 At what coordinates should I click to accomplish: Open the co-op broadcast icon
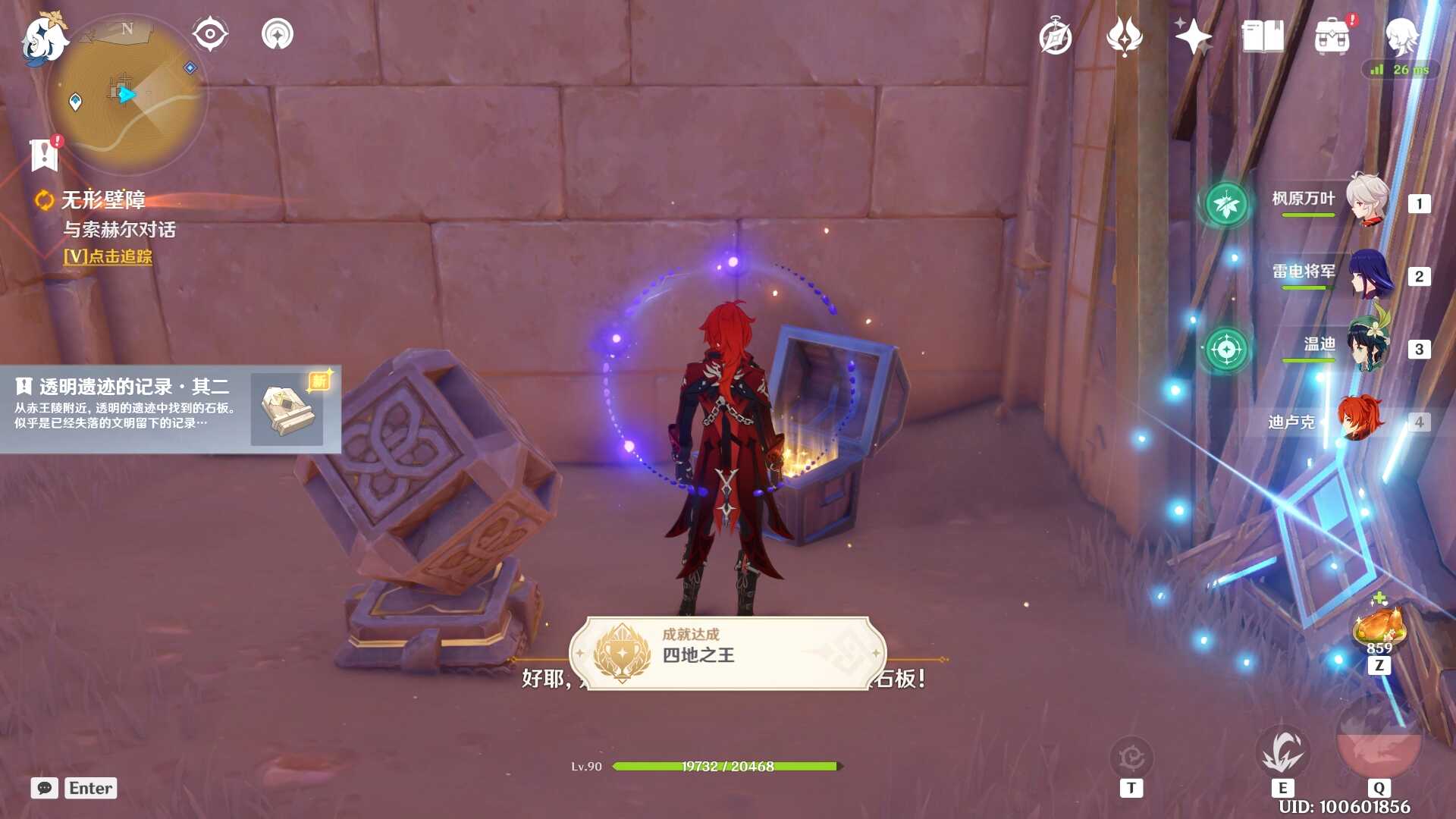(277, 34)
